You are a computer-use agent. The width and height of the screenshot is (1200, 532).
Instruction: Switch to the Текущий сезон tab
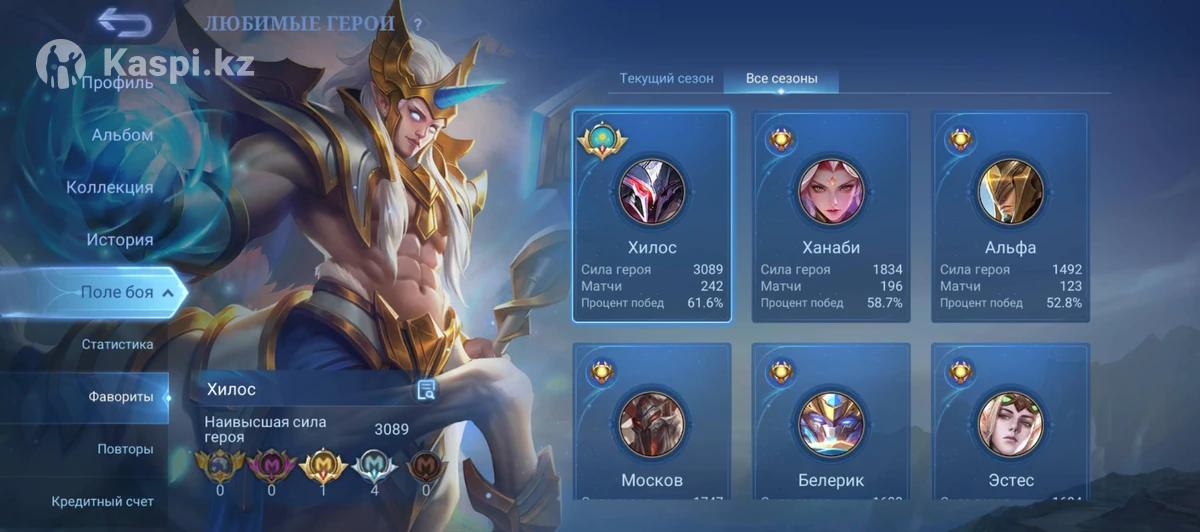pos(666,78)
